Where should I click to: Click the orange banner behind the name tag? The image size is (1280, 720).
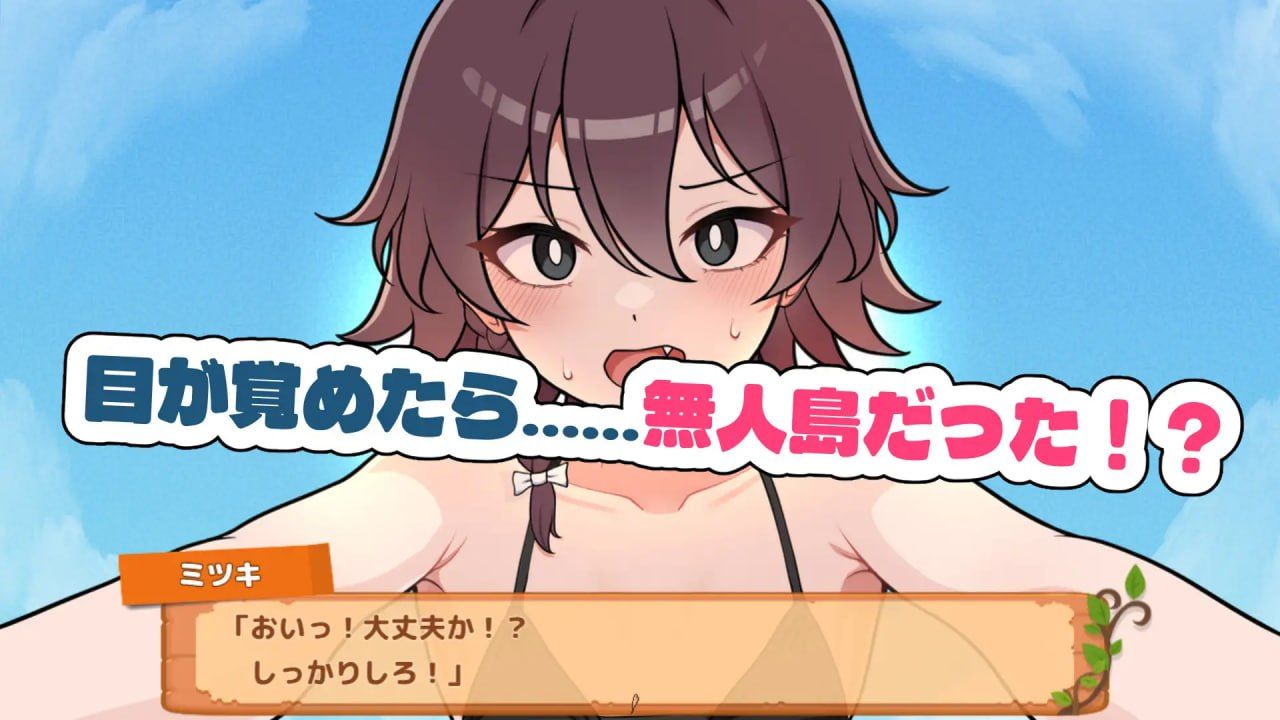290,570
